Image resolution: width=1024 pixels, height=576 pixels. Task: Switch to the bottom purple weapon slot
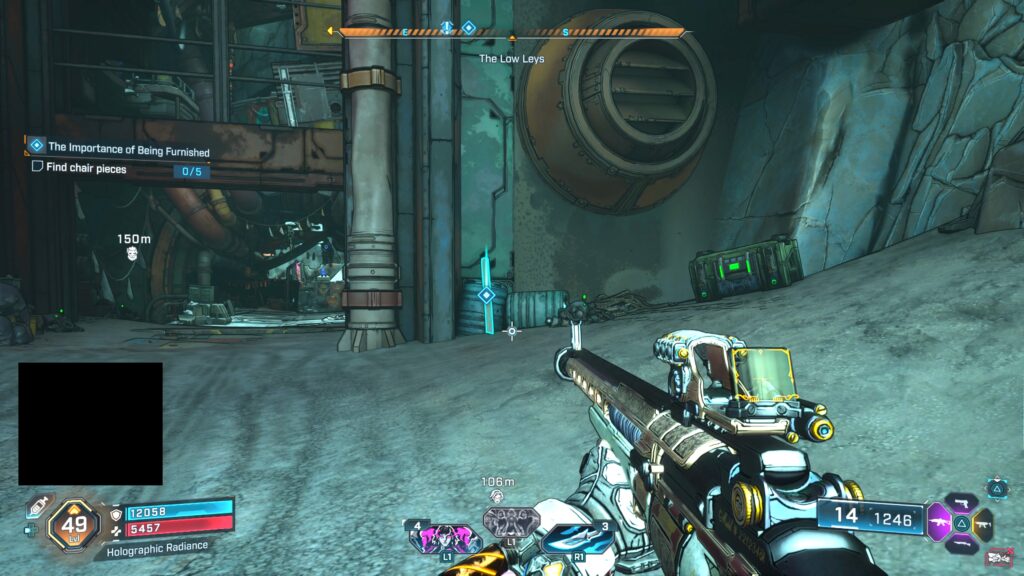[961, 543]
